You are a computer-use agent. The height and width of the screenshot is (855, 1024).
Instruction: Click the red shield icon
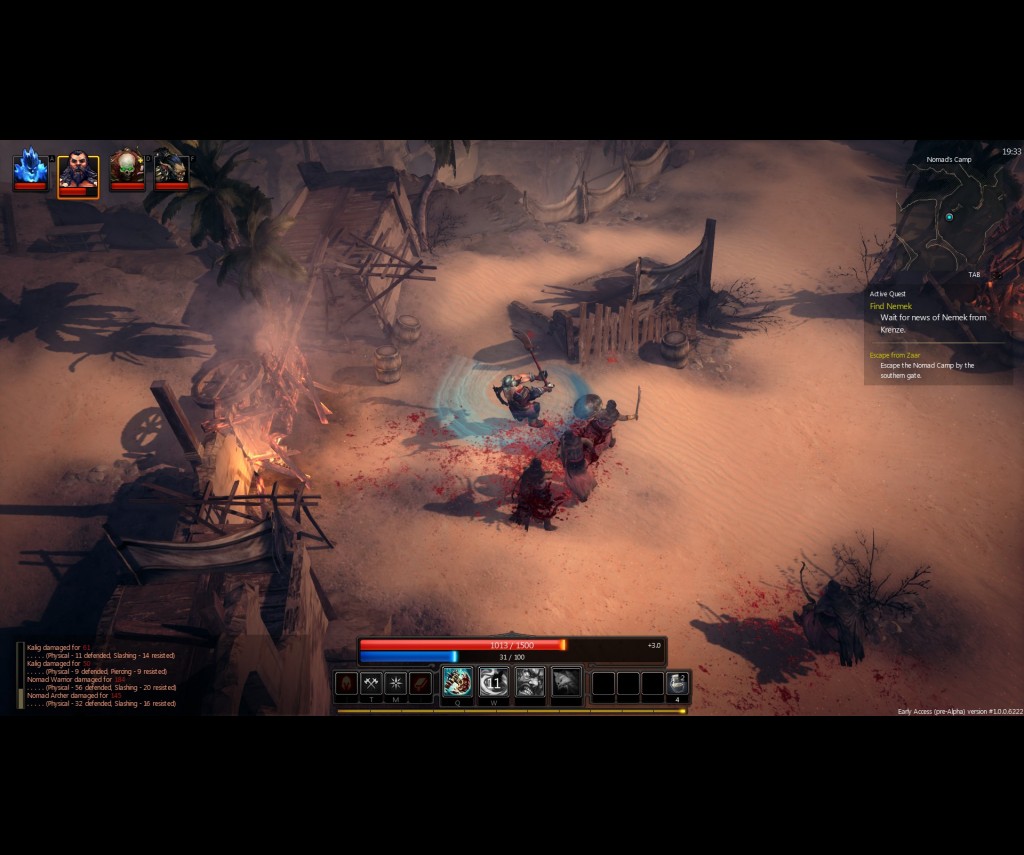421,683
